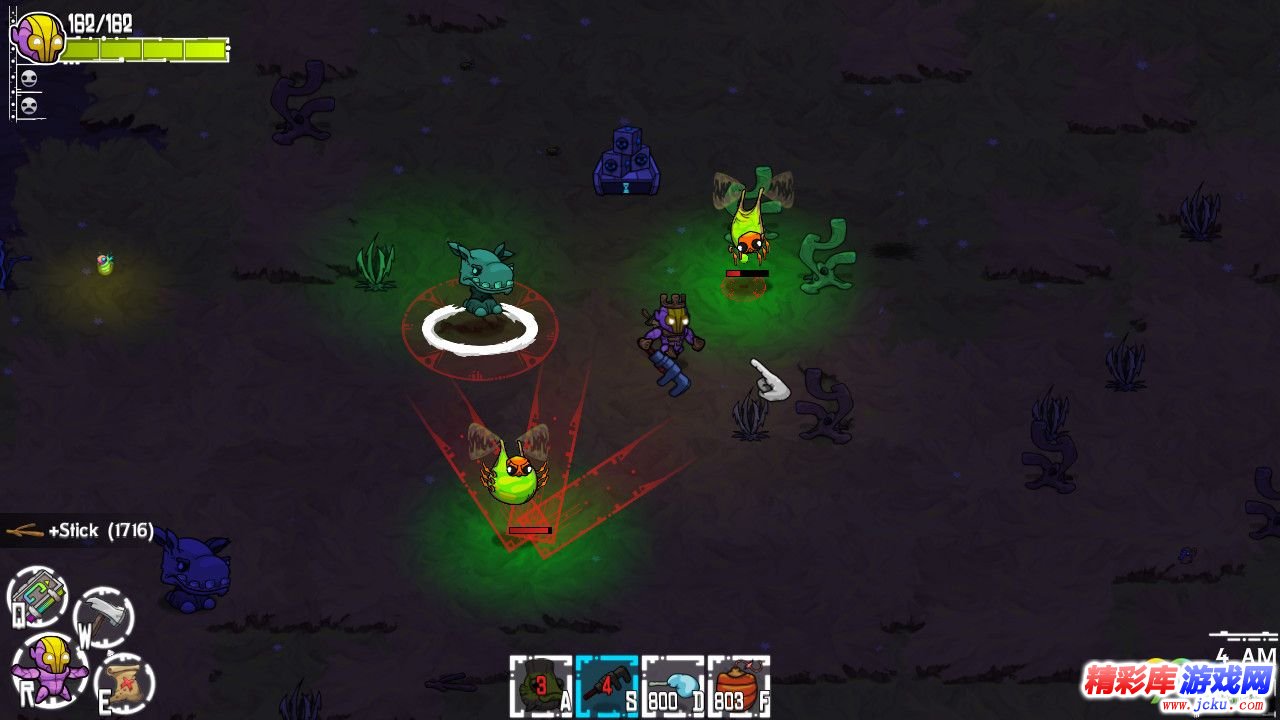Select the smiling face status icon
Viewport: 1280px width, 720px height.
click(x=28, y=81)
